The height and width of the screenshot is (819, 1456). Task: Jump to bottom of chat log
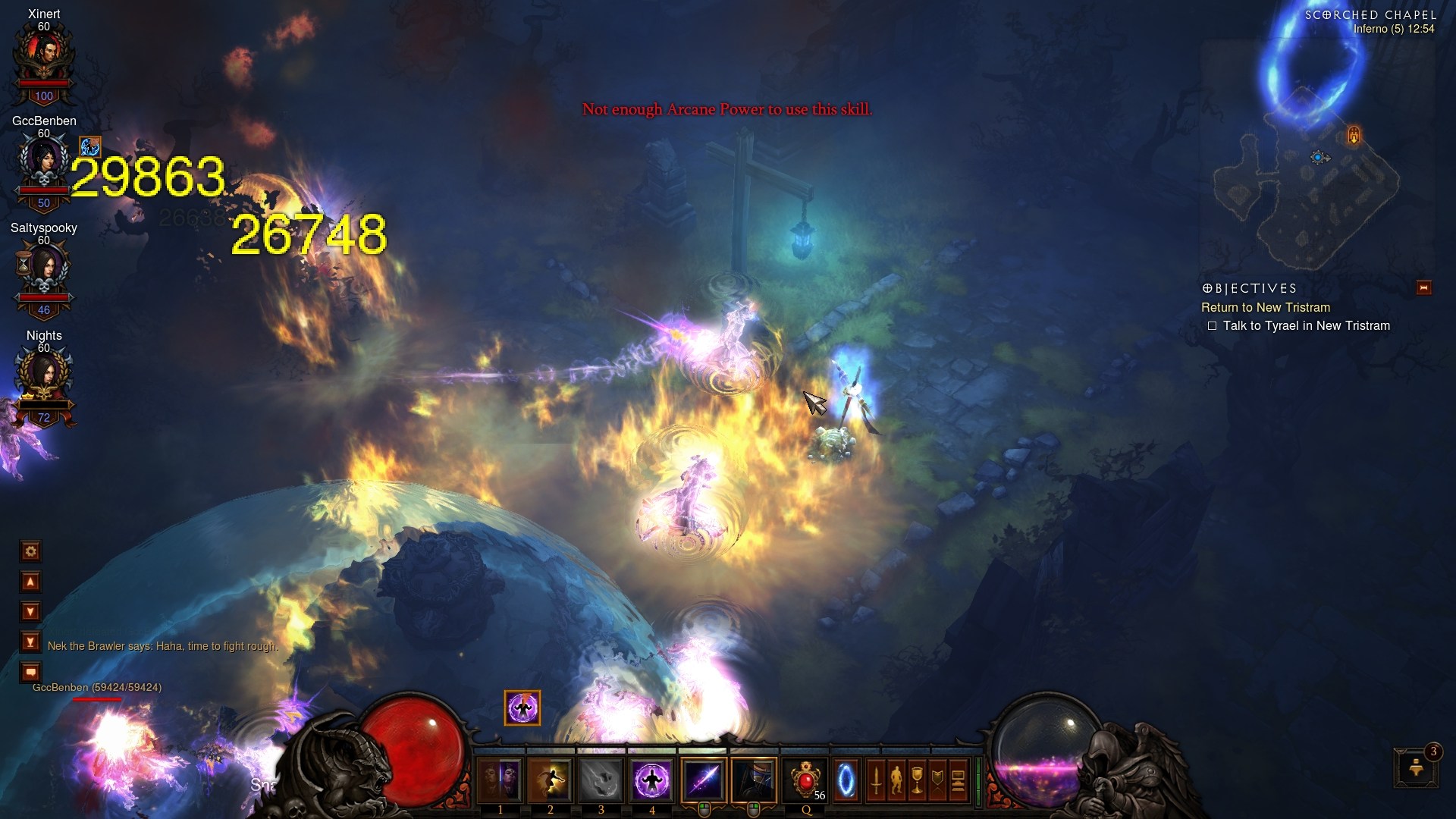click(x=30, y=642)
